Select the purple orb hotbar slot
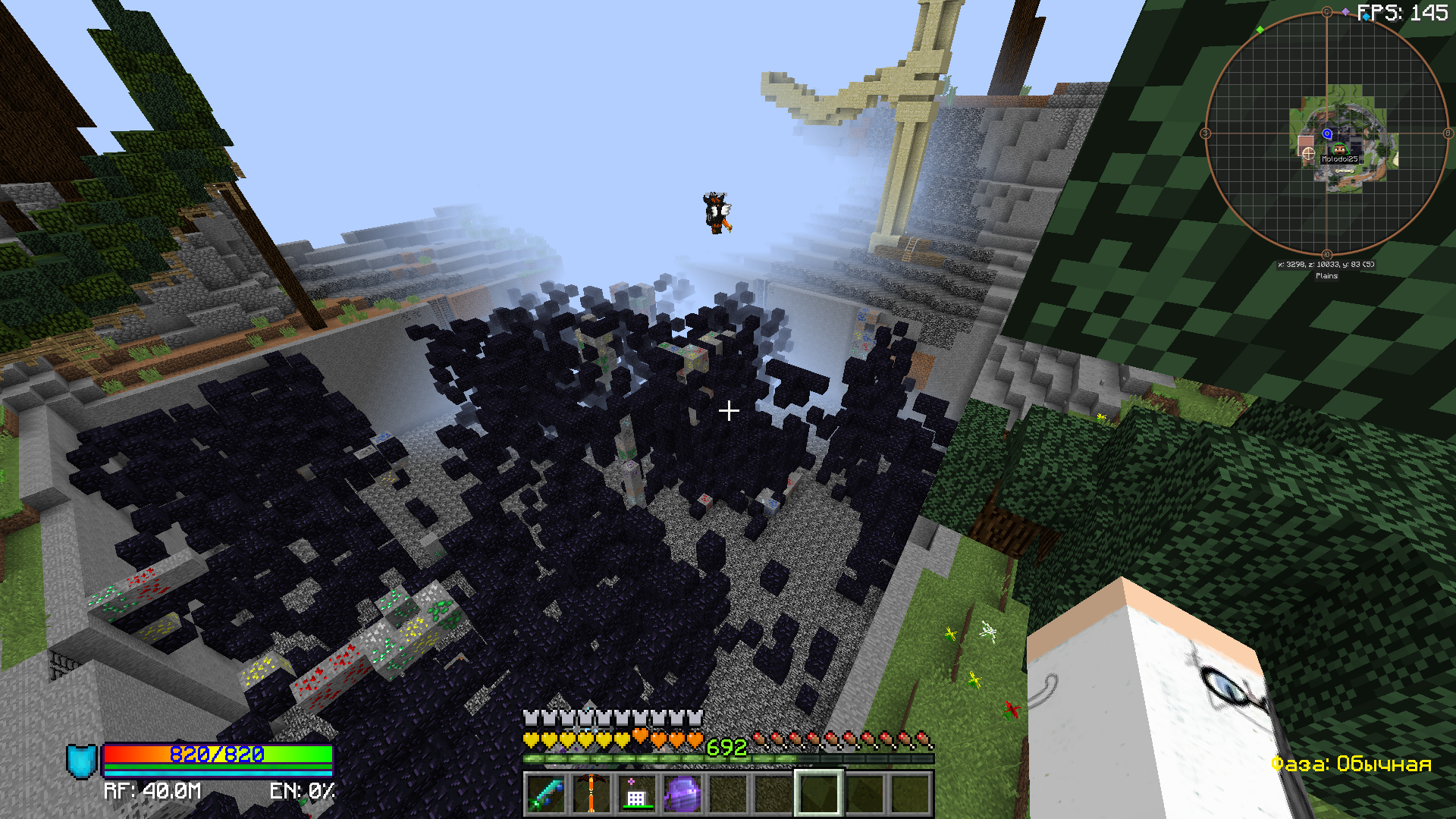 point(682,793)
